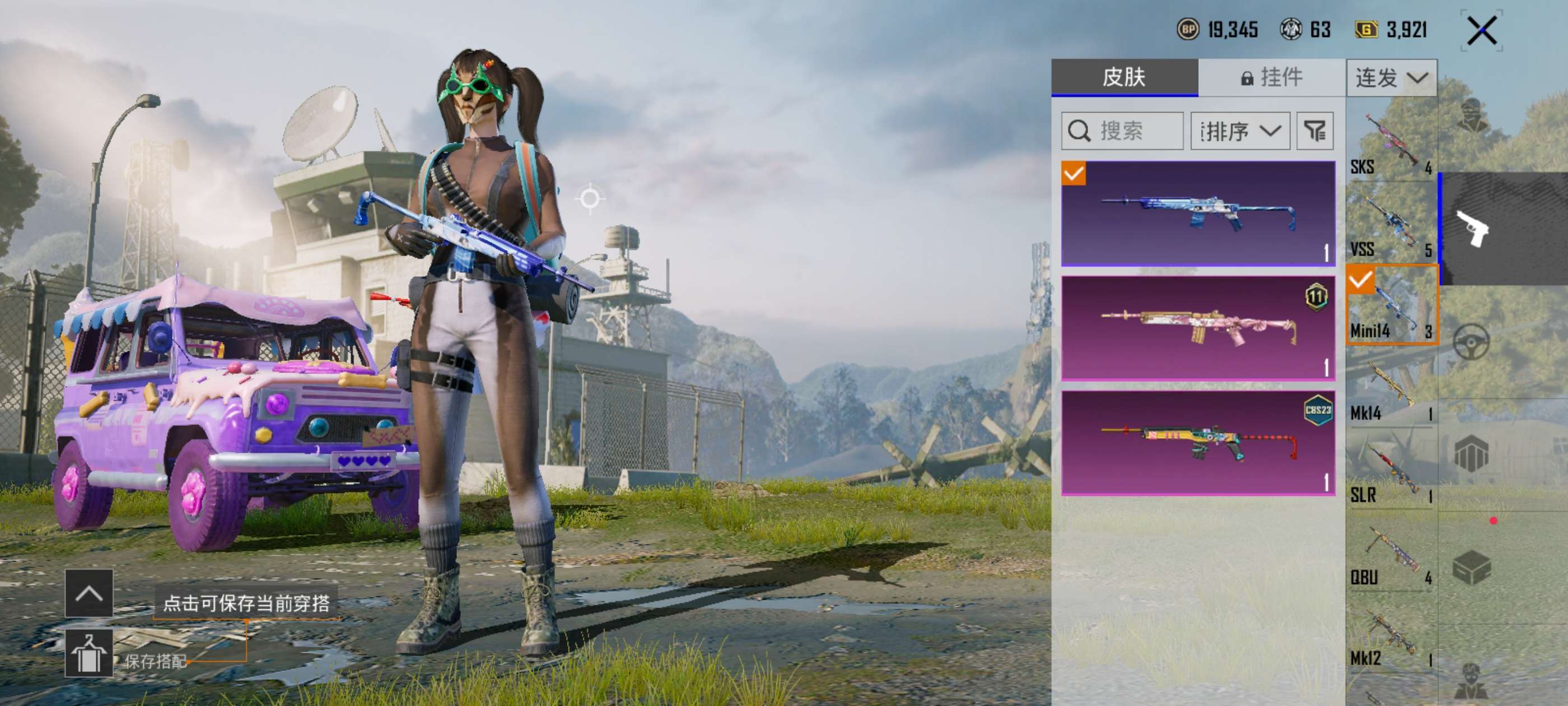Image resolution: width=1568 pixels, height=706 pixels.
Task: Open the 连发 weapon type dropdown
Action: point(1392,77)
